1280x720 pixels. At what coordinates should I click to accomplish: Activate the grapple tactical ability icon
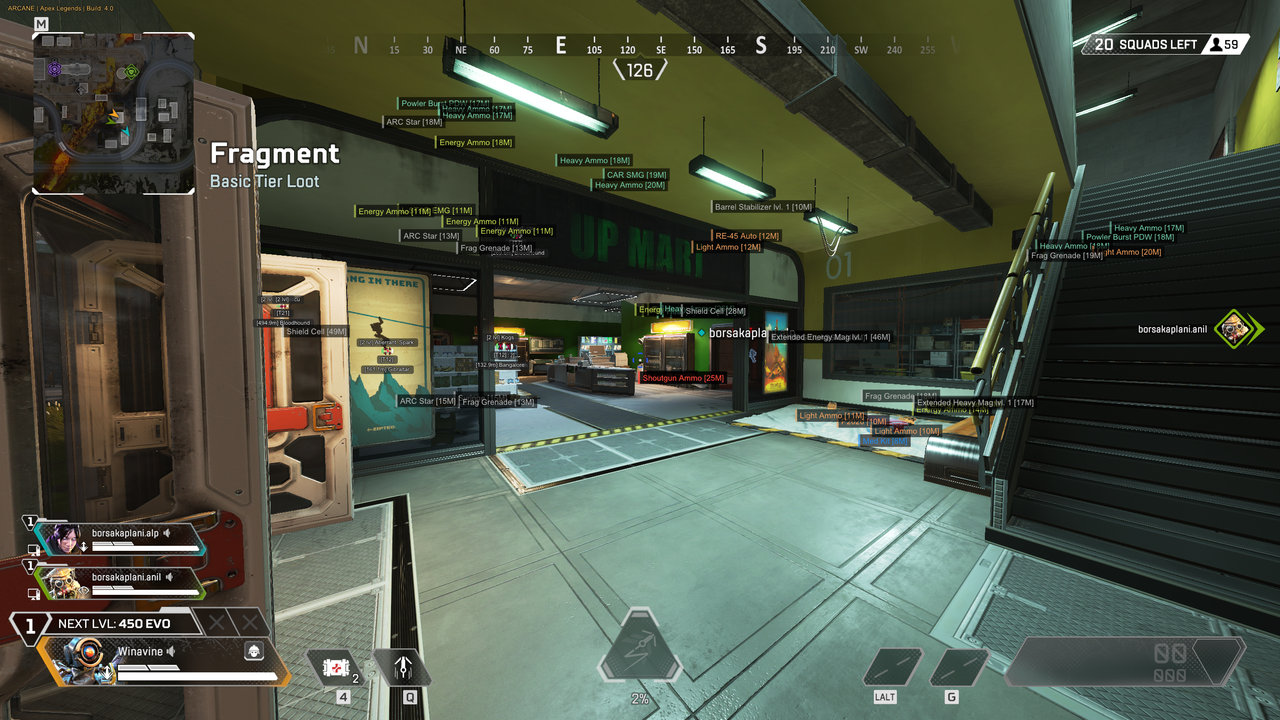402,667
